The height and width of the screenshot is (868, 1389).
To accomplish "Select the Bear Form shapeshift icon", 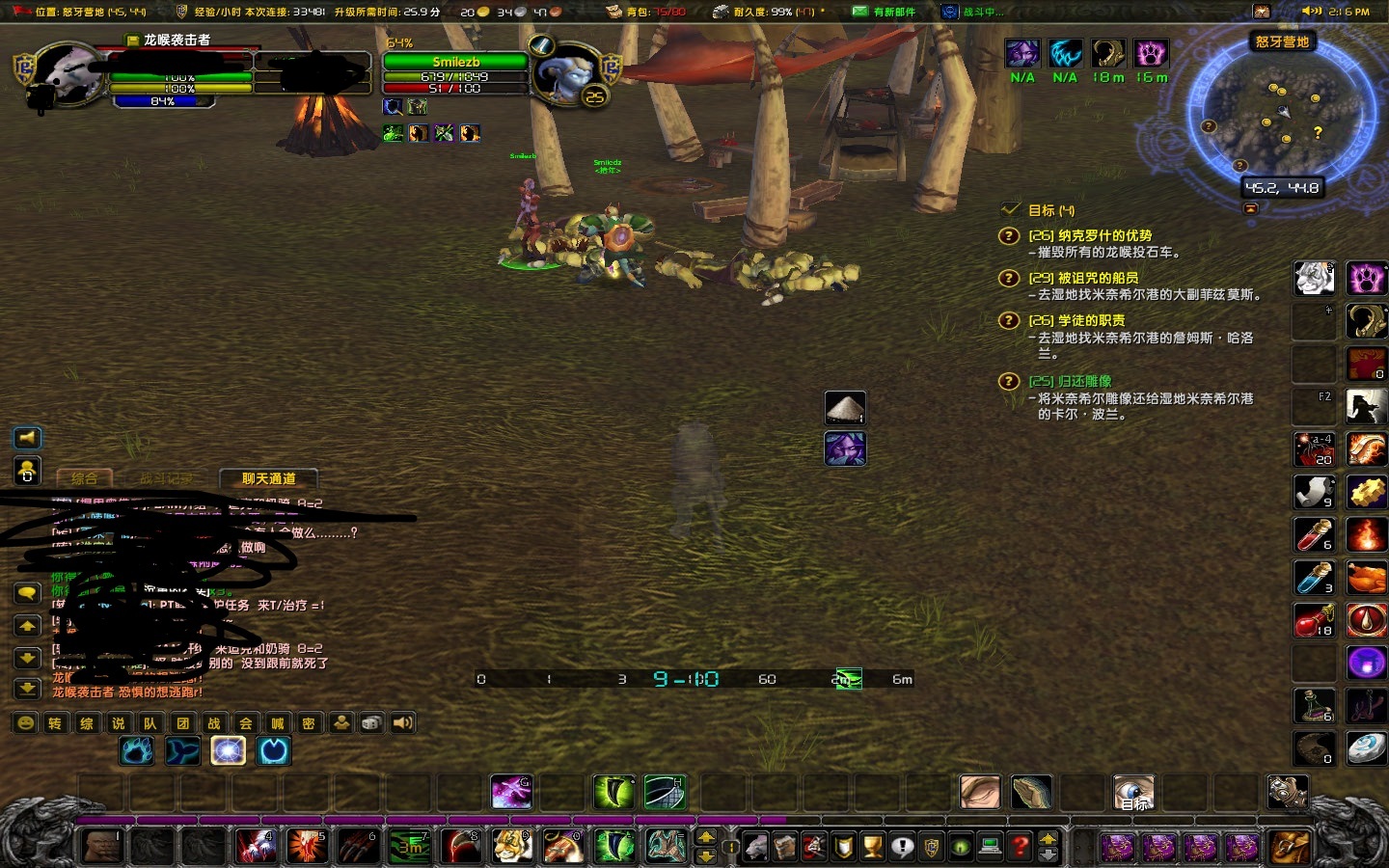I will 136,751.
